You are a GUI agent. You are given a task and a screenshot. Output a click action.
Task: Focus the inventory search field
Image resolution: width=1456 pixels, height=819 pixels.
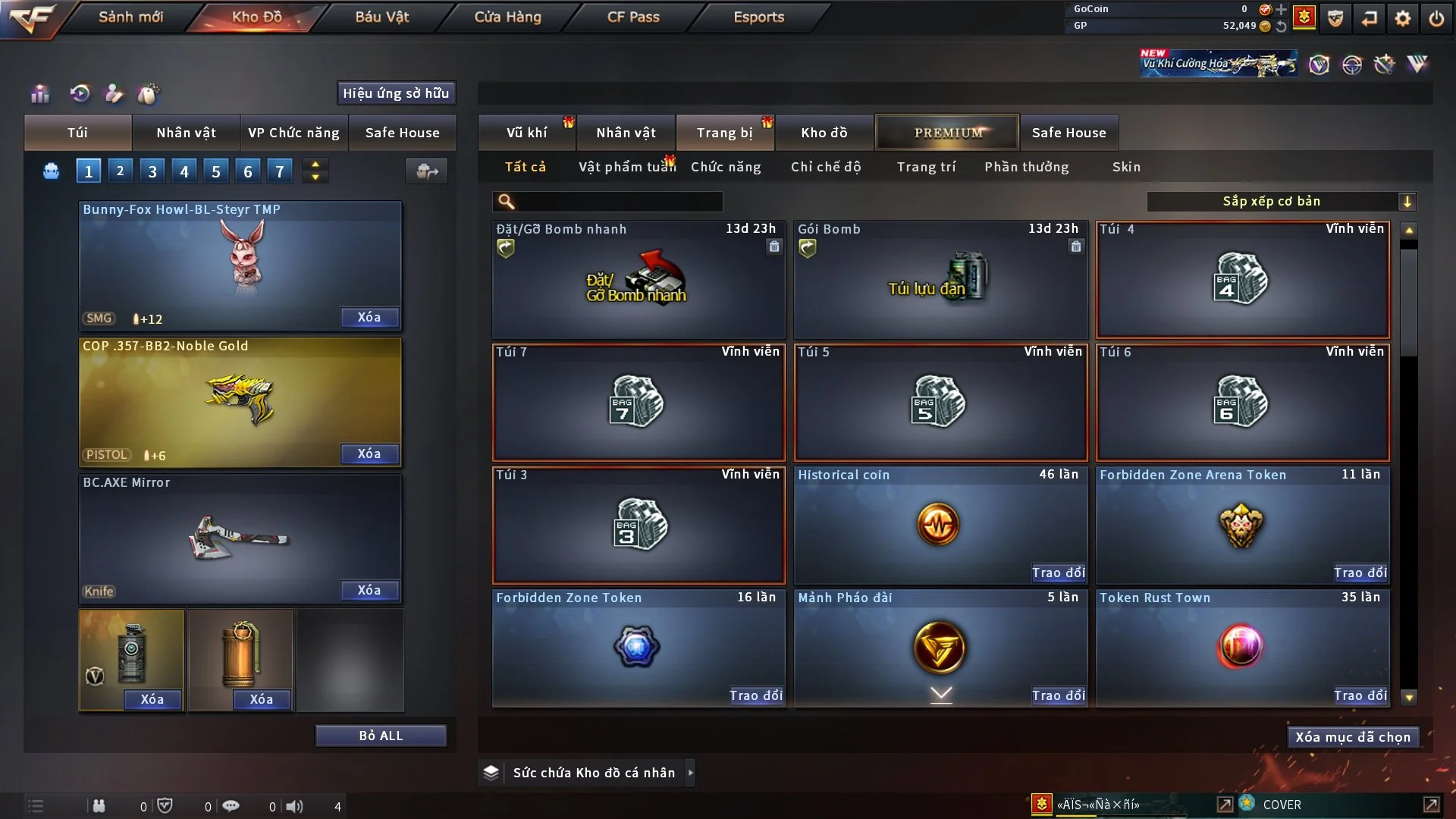pyautogui.click(x=618, y=201)
